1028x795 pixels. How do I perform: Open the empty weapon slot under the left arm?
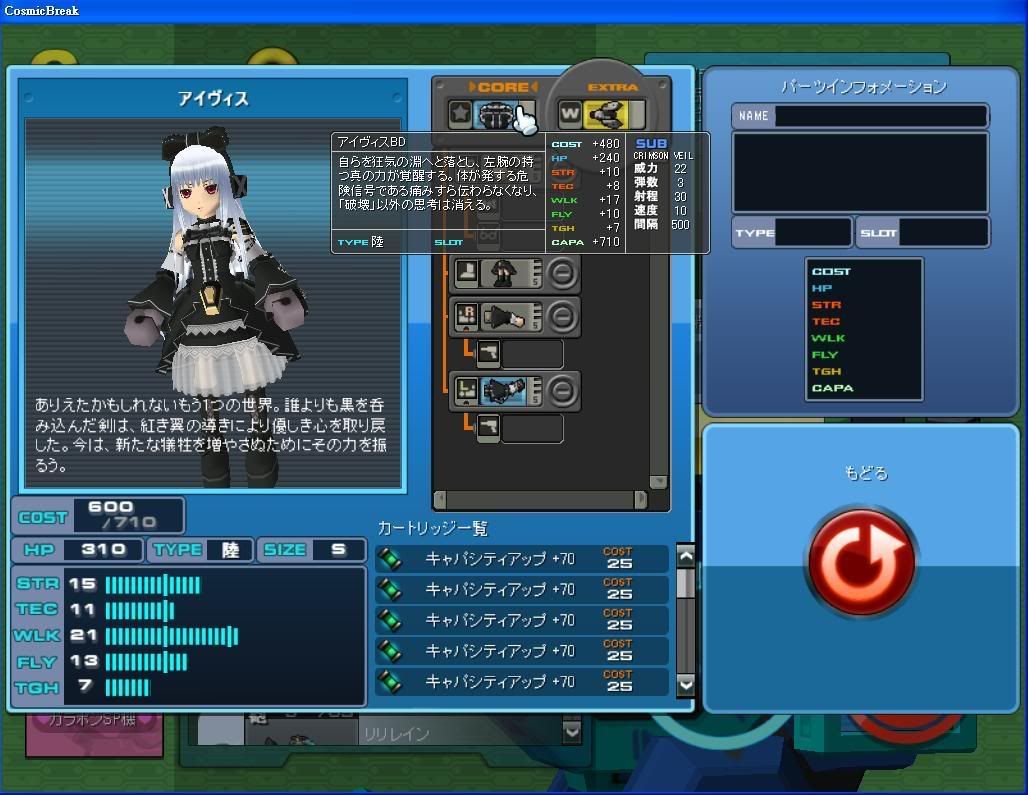tap(519, 428)
